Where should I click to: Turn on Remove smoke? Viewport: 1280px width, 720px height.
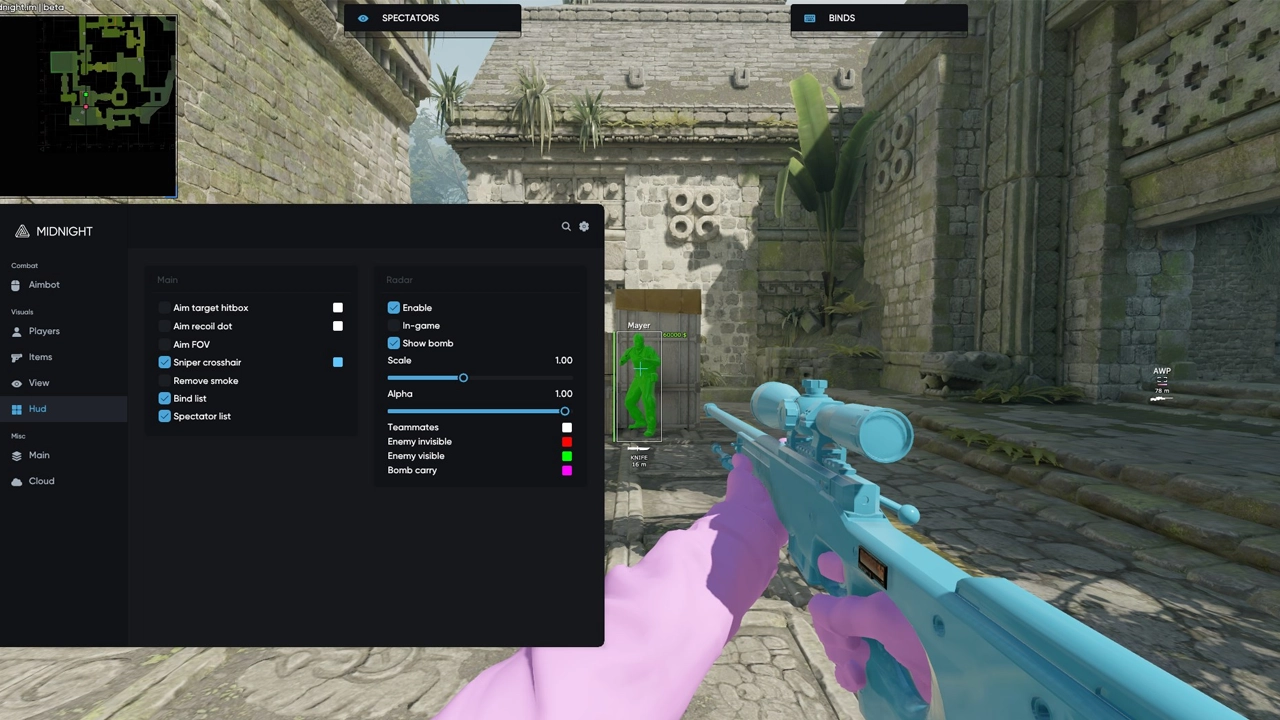coord(165,381)
